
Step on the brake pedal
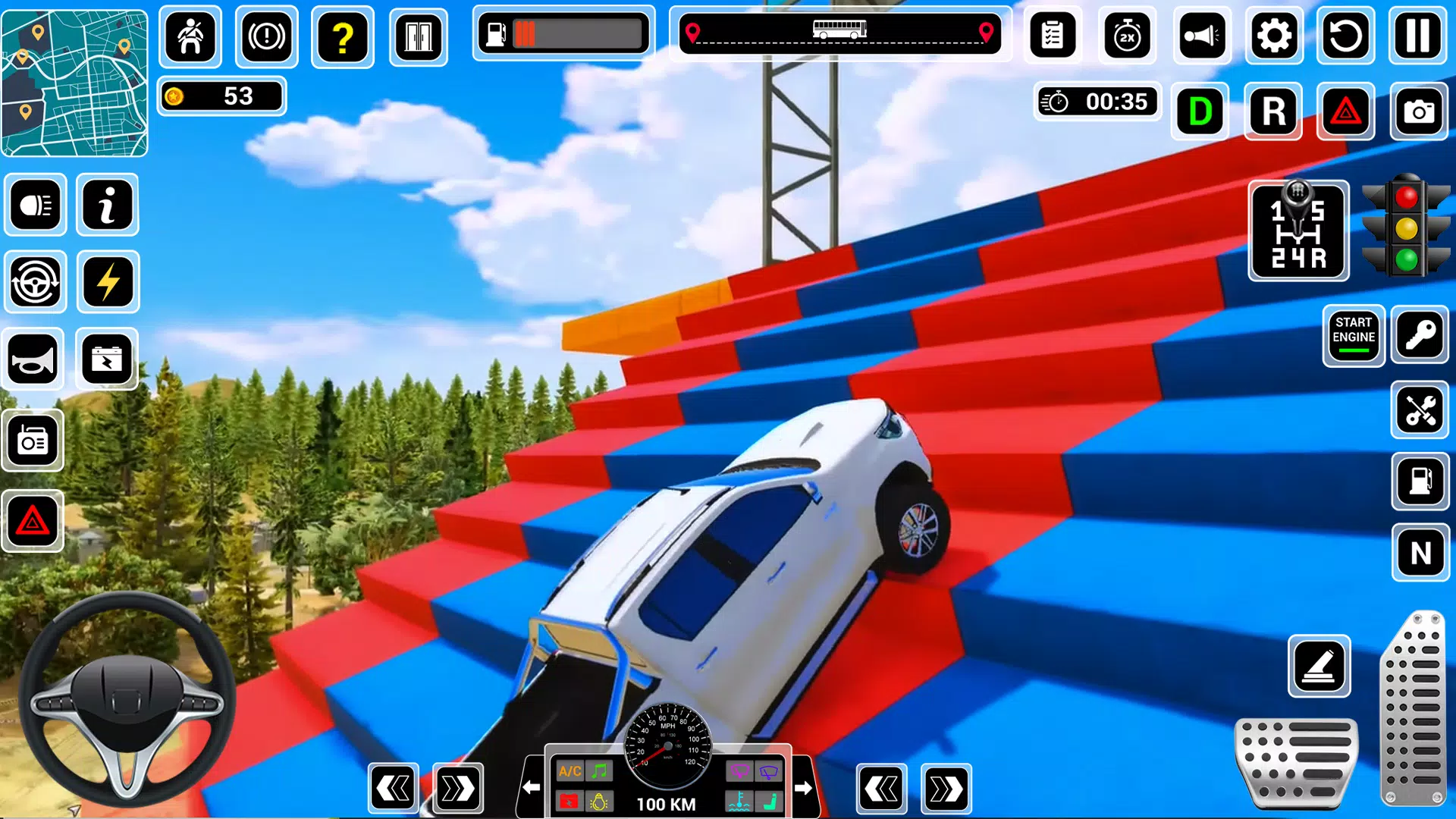coord(1296,762)
